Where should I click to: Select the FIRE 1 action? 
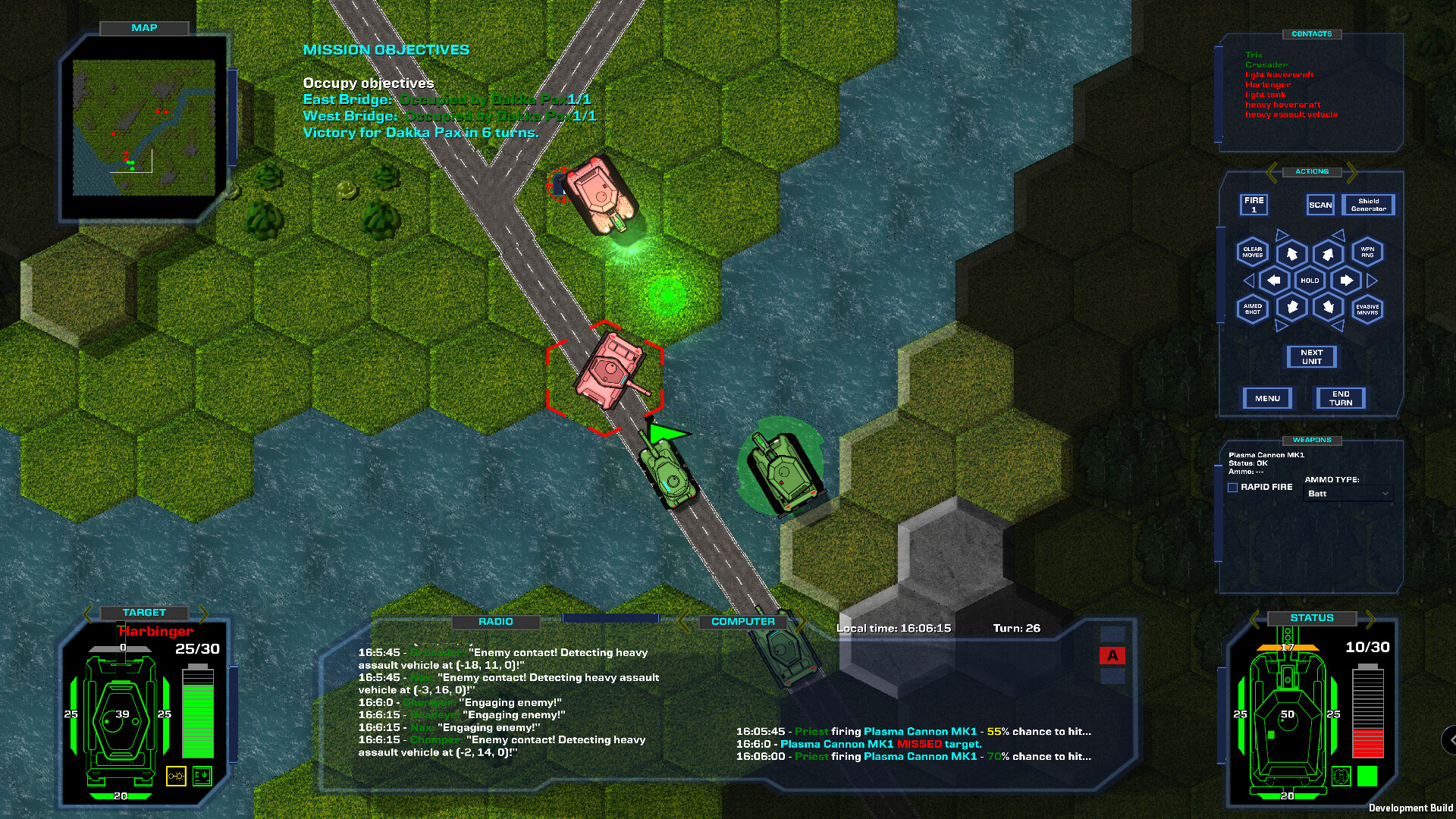[1255, 205]
